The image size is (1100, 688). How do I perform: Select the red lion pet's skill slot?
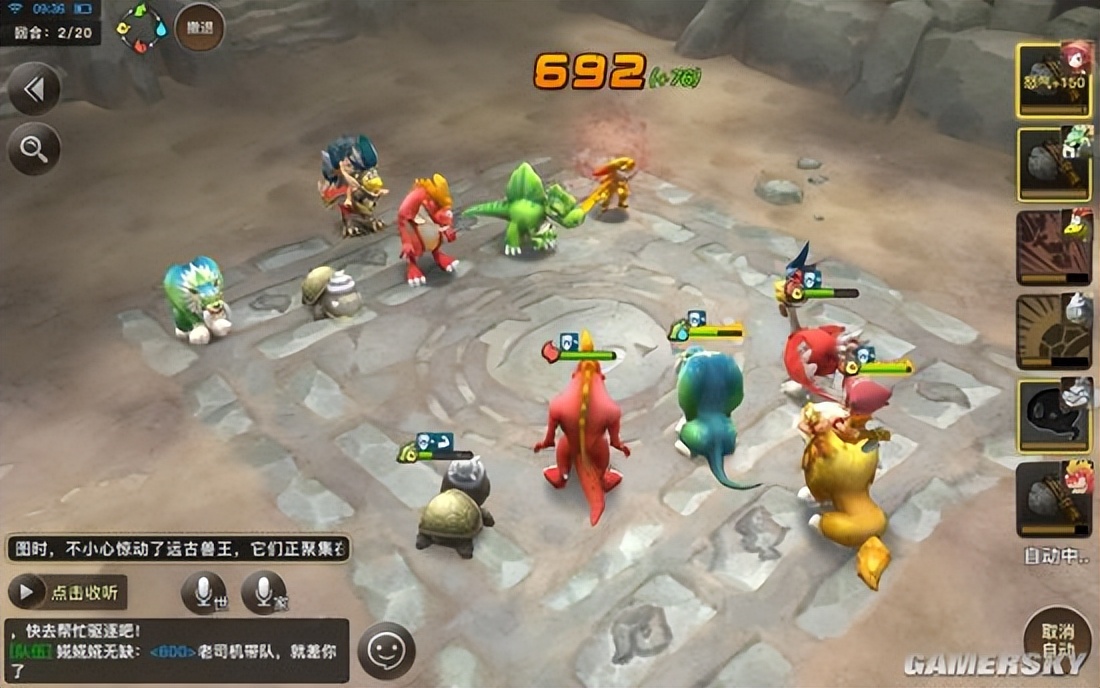click(x=1054, y=499)
